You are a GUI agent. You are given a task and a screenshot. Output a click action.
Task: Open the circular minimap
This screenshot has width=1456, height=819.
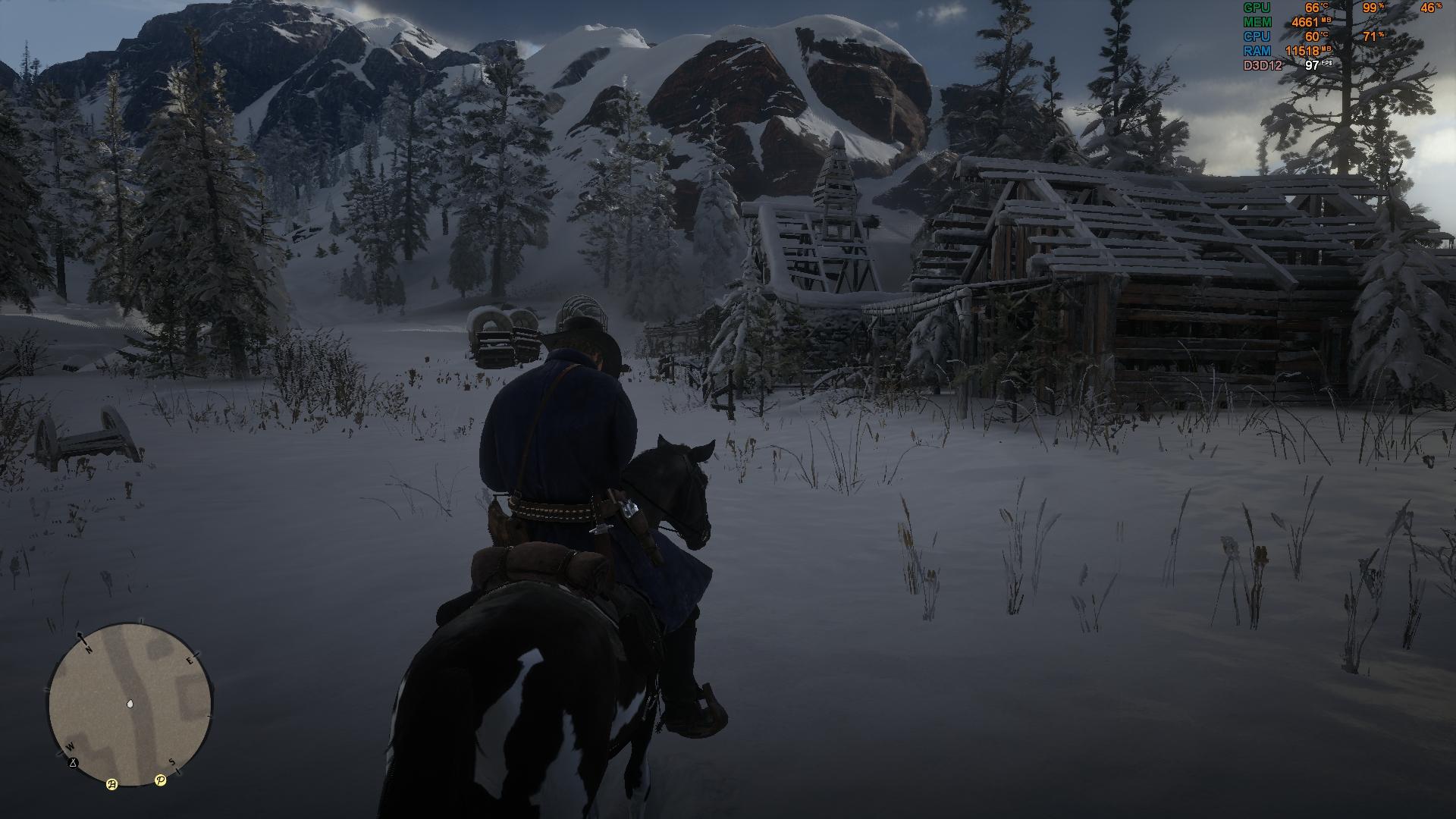click(x=130, y=704)
